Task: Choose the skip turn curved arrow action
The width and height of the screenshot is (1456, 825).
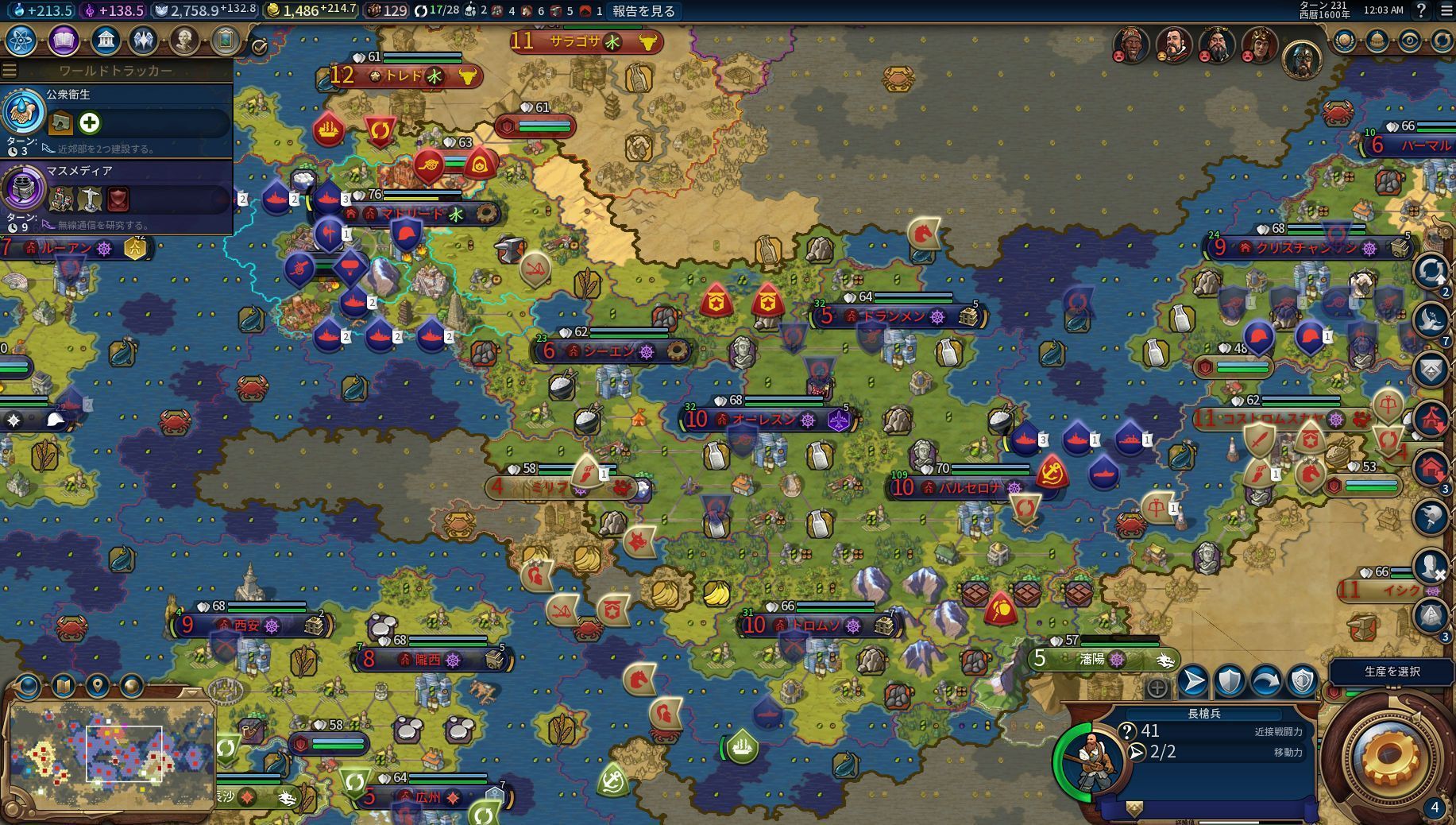Action: (1266, 681)
